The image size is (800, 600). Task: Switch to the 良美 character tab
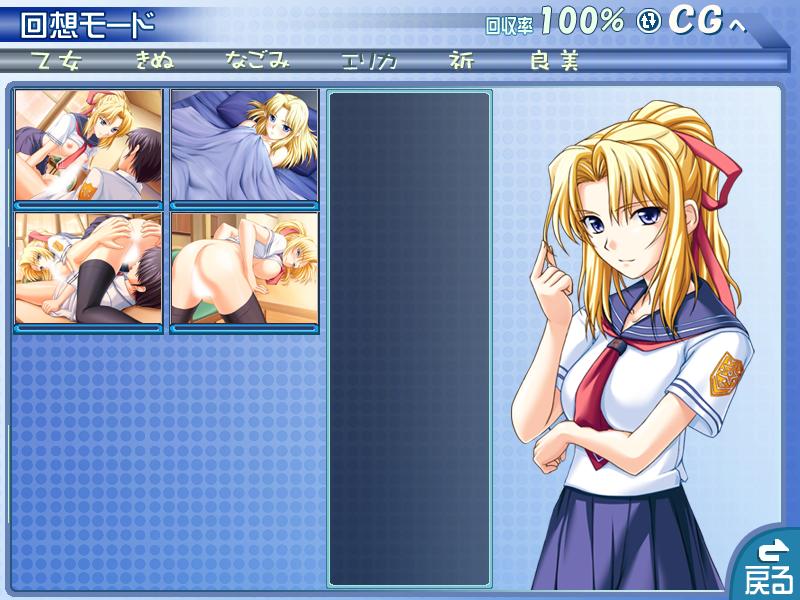555,61
